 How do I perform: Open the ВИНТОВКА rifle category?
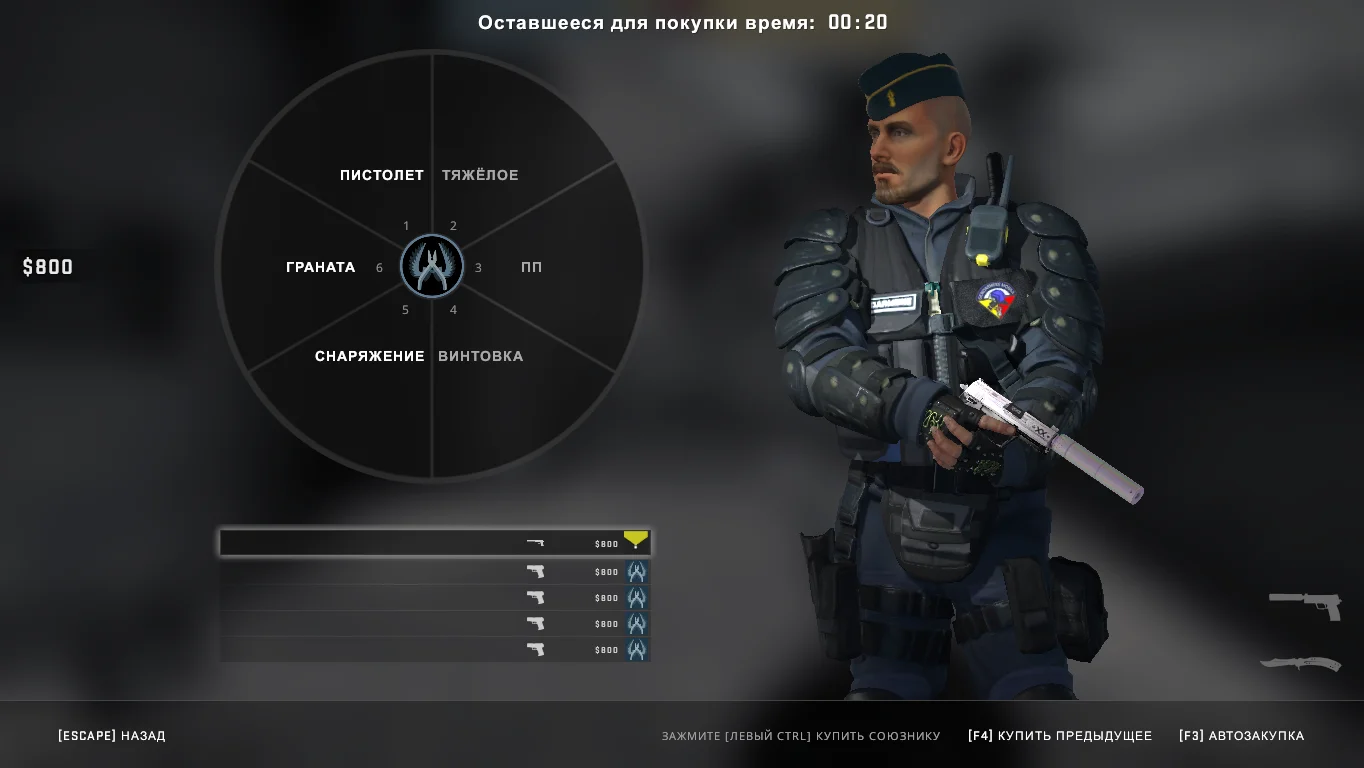[x=480, y=356]
